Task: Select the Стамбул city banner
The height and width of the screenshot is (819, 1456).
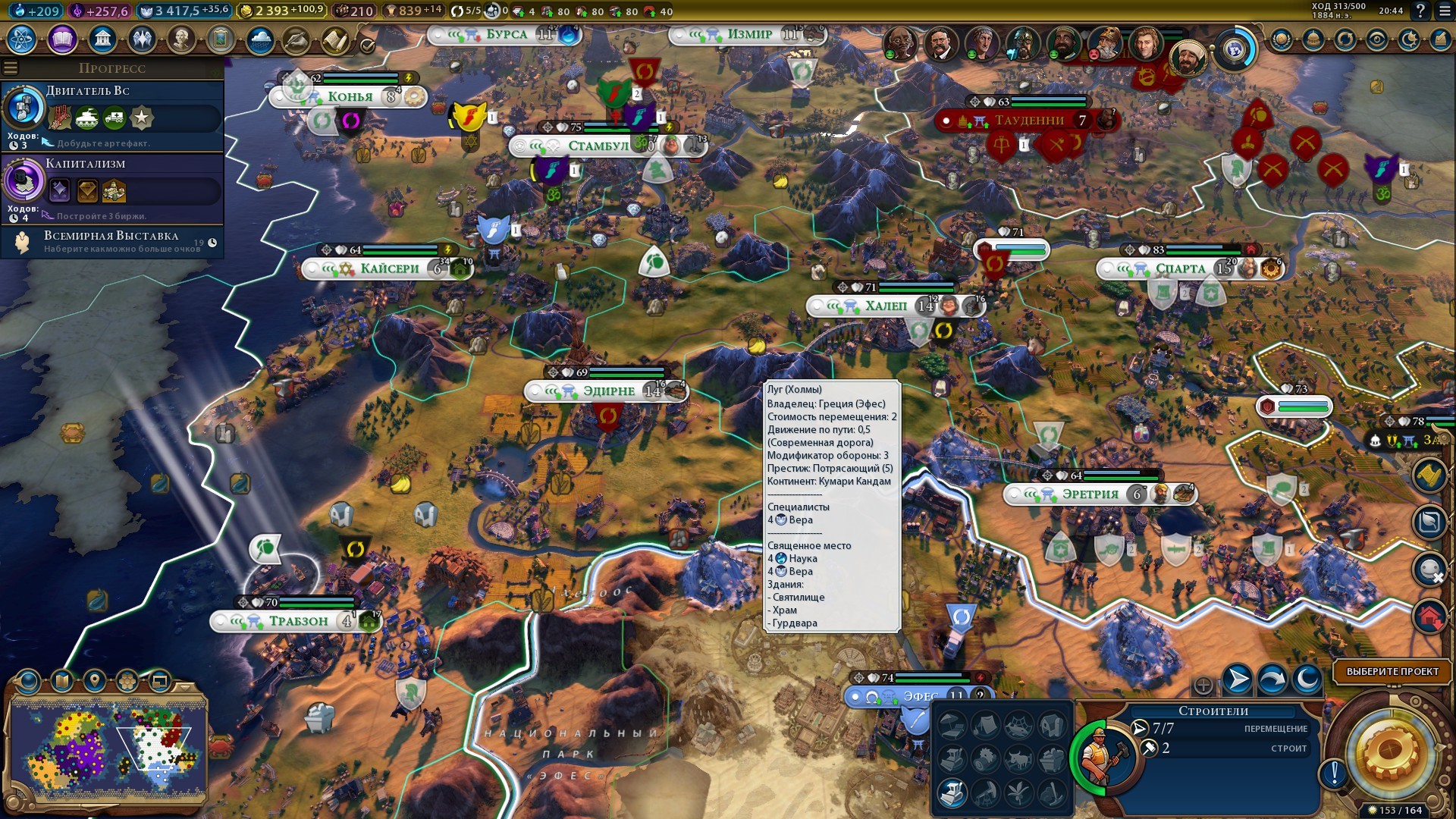Action: 598,146
